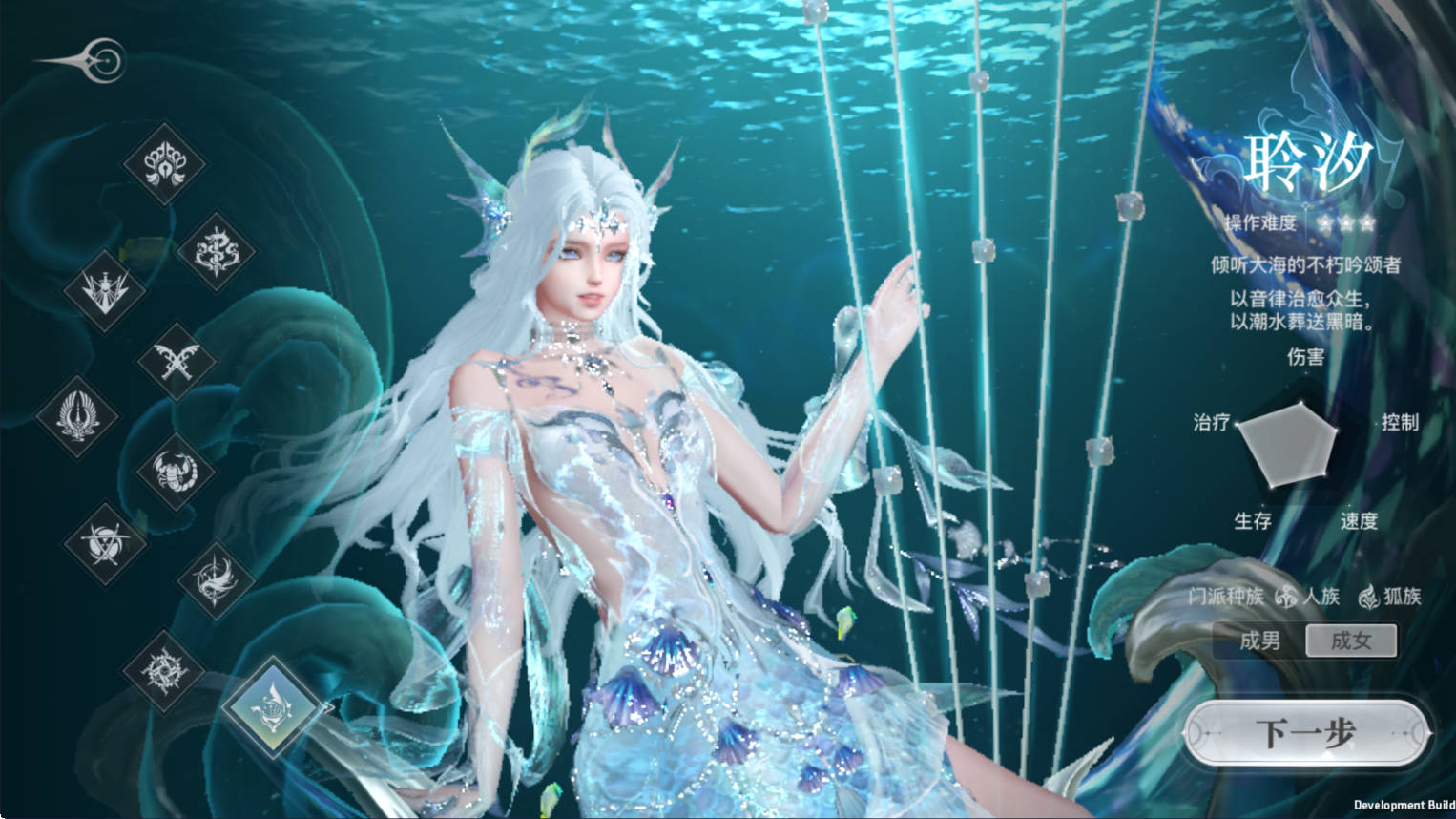The height and width of the screenshot is (819, 1456).
Task: Select the 成男 male body option
Action: [x=1259, y=640]
